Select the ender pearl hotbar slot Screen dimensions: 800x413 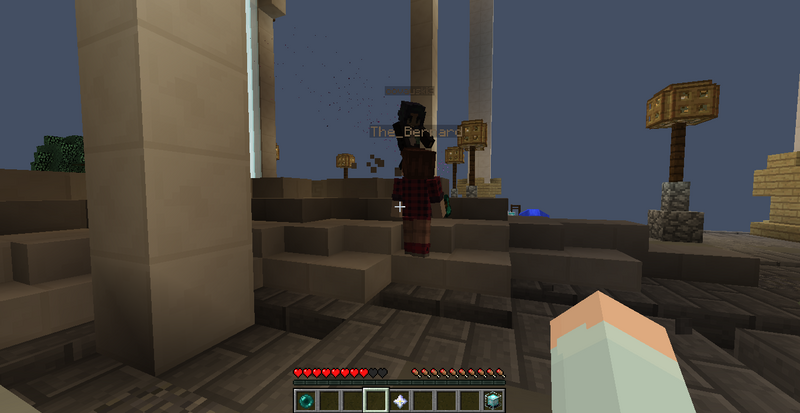[305, 400]
